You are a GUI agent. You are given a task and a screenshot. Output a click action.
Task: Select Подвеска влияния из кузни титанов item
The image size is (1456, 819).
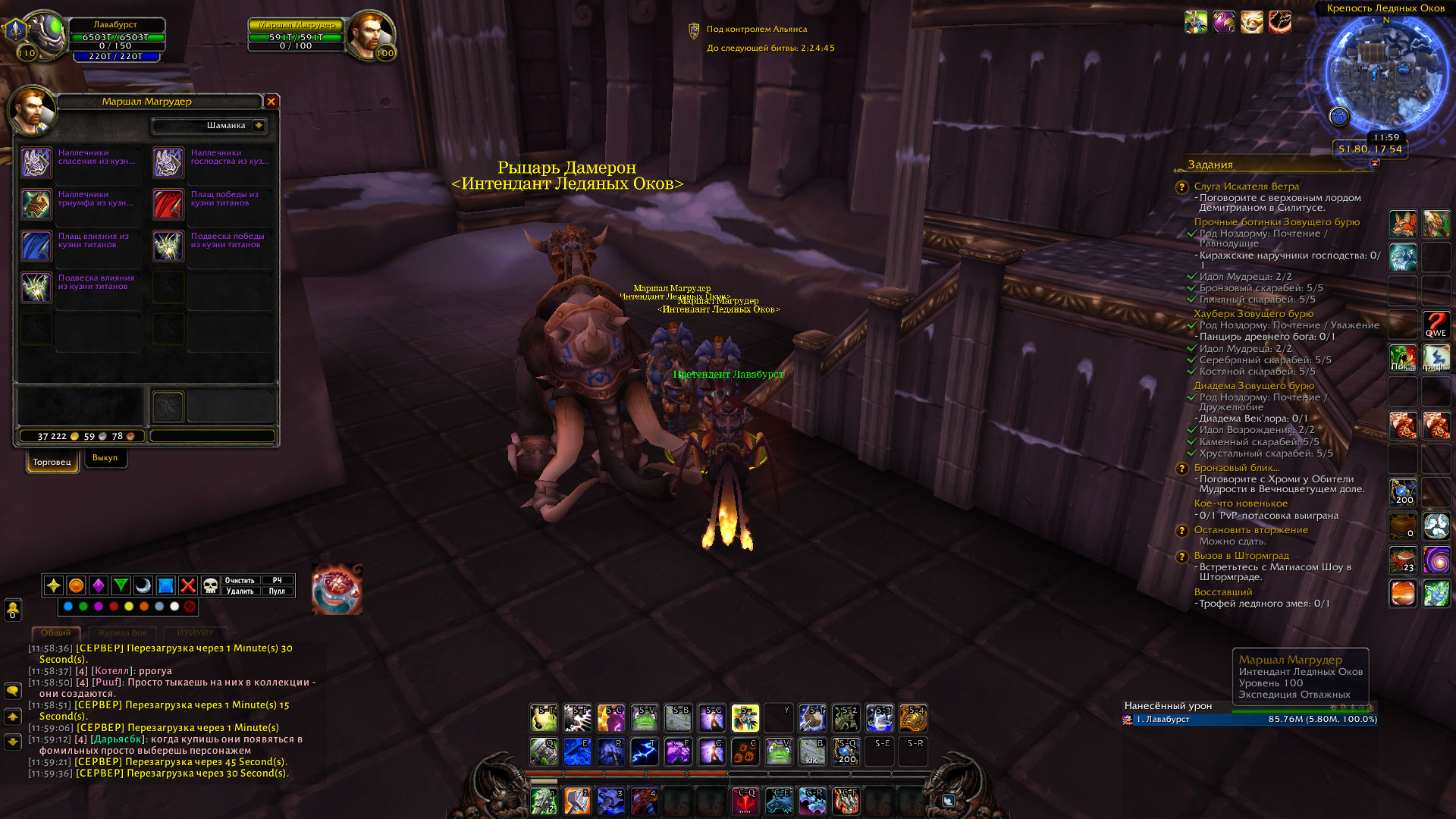[x=36, y=287]
